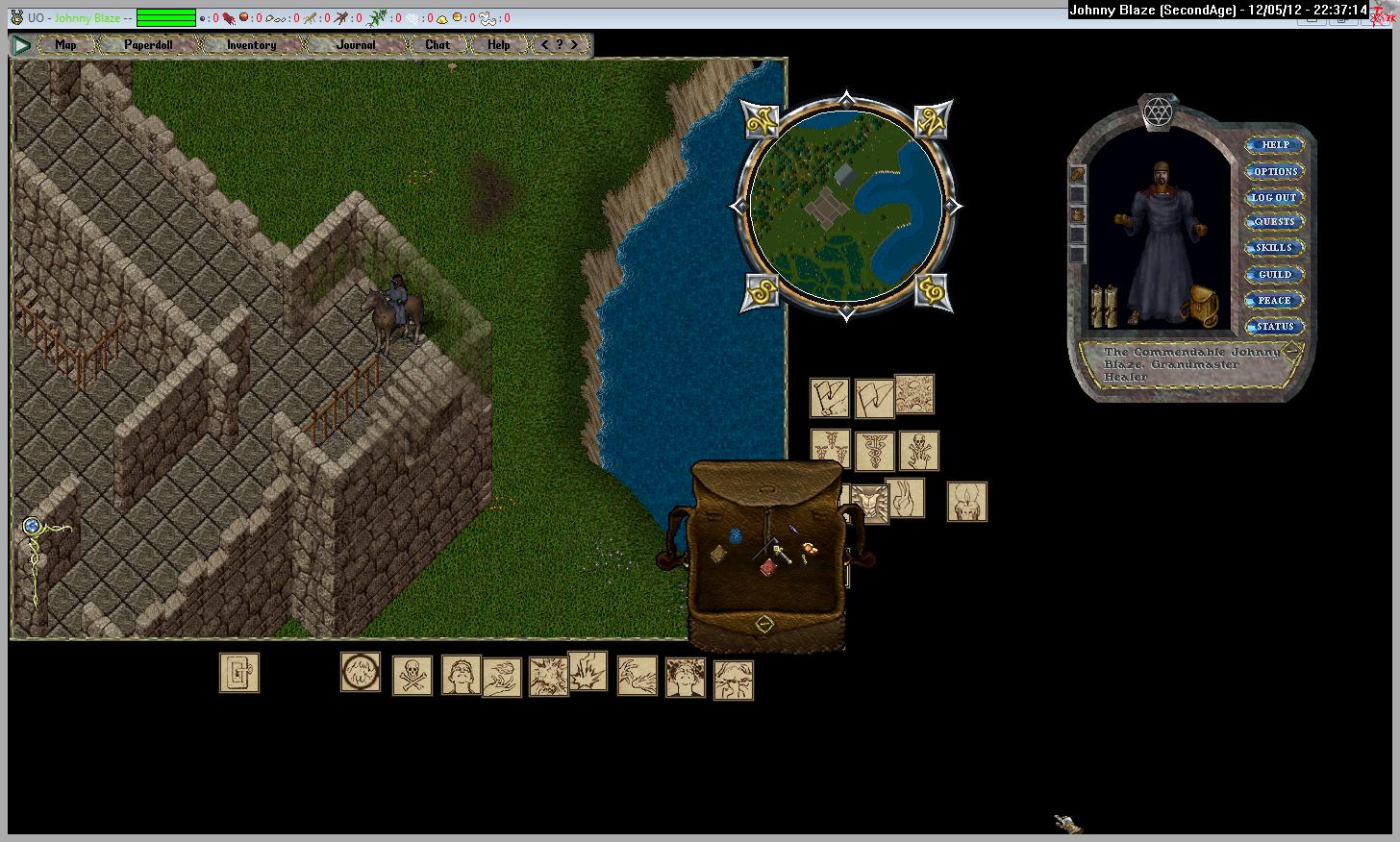Activate the candle spell icon
This screenshot has height=842, width=1400.
coord(967,502)
